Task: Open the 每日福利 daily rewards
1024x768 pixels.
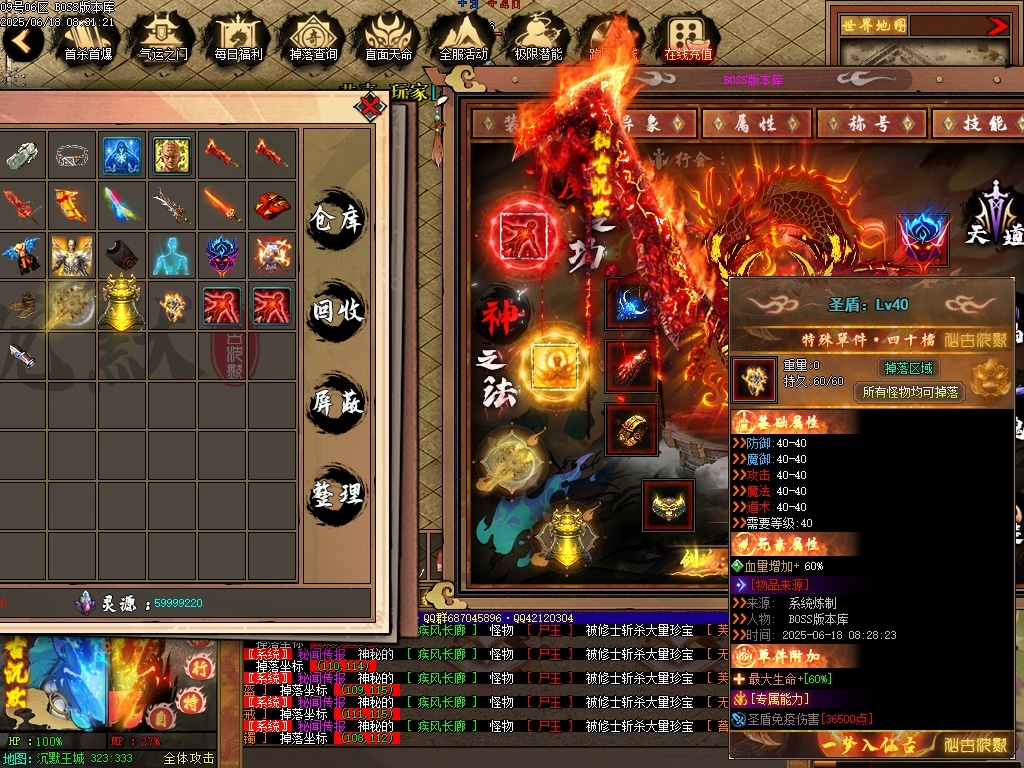Action: pos(238,38)
